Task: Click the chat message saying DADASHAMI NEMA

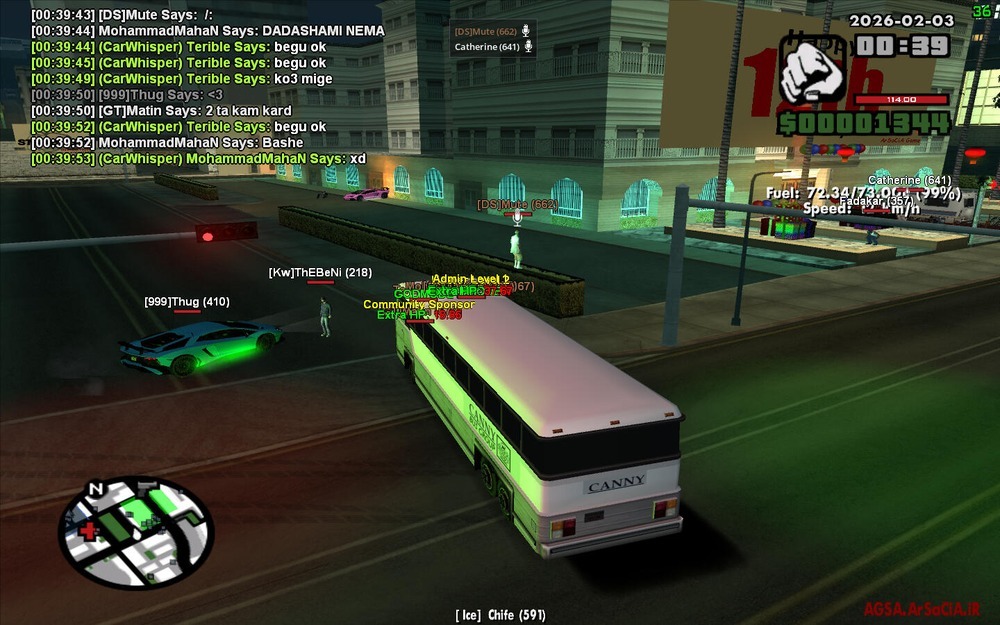Action: (207, 31)
